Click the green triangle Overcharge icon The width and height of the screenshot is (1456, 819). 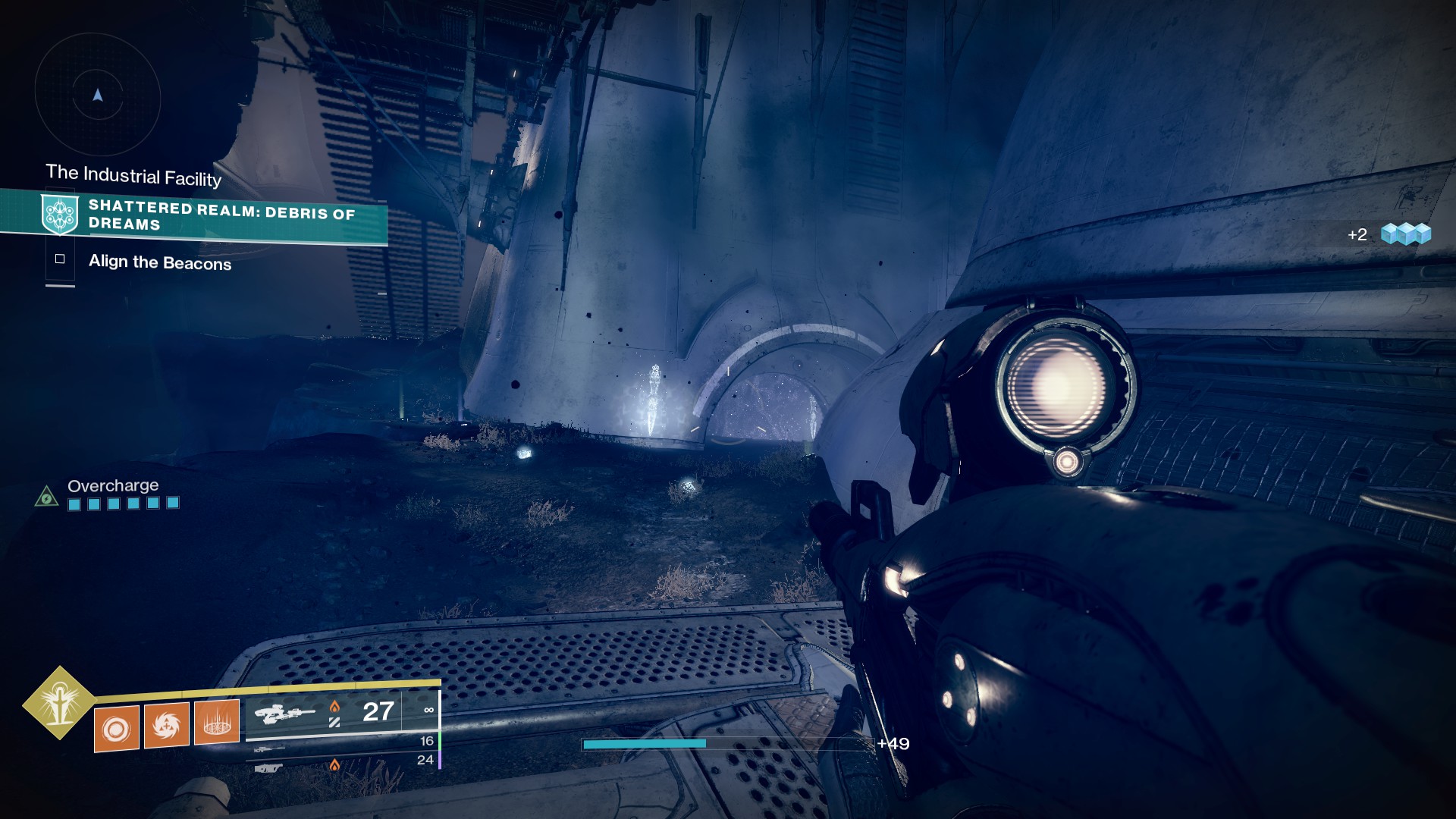[x=47, y=497]
